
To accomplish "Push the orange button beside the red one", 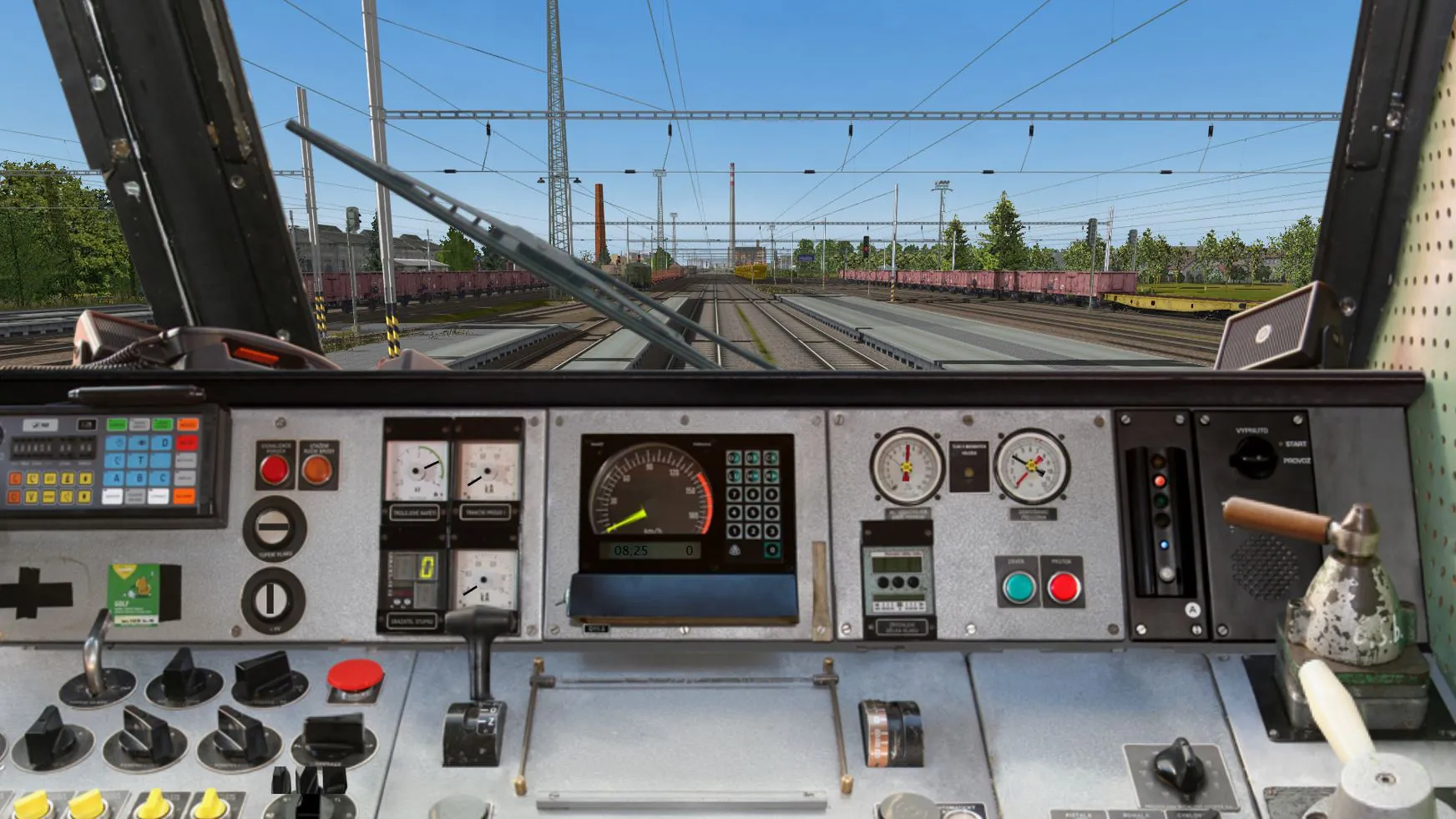I will click(316, 469).
